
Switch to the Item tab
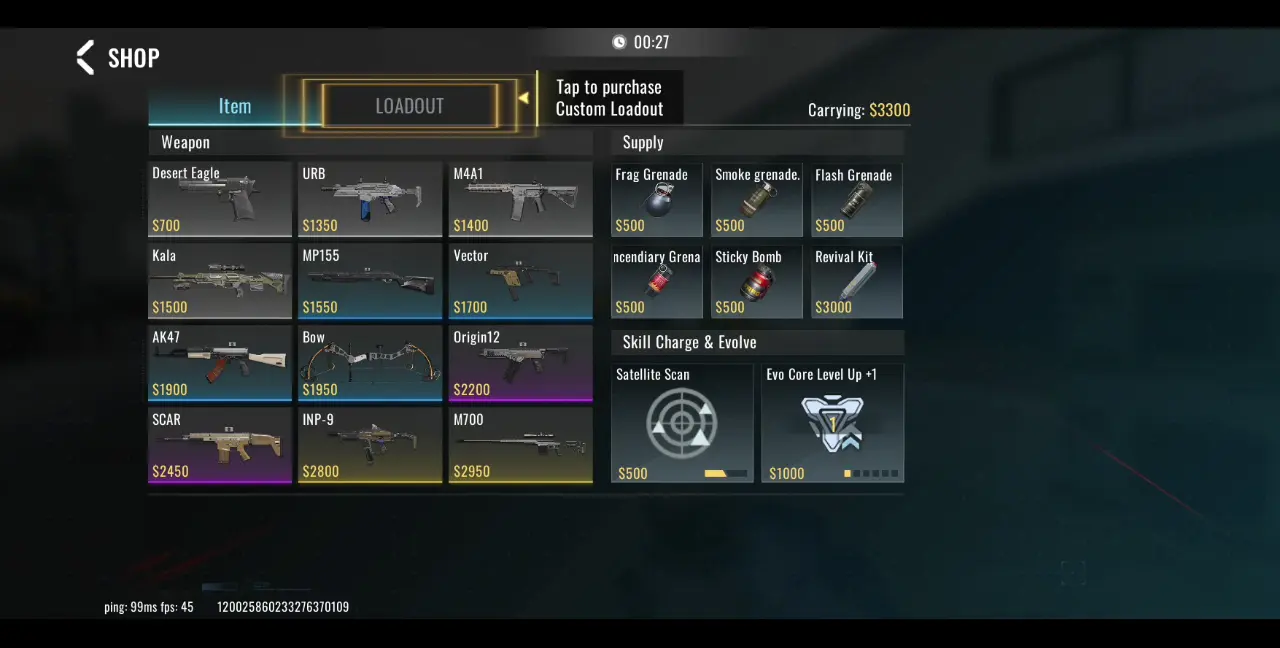point(235,106)
